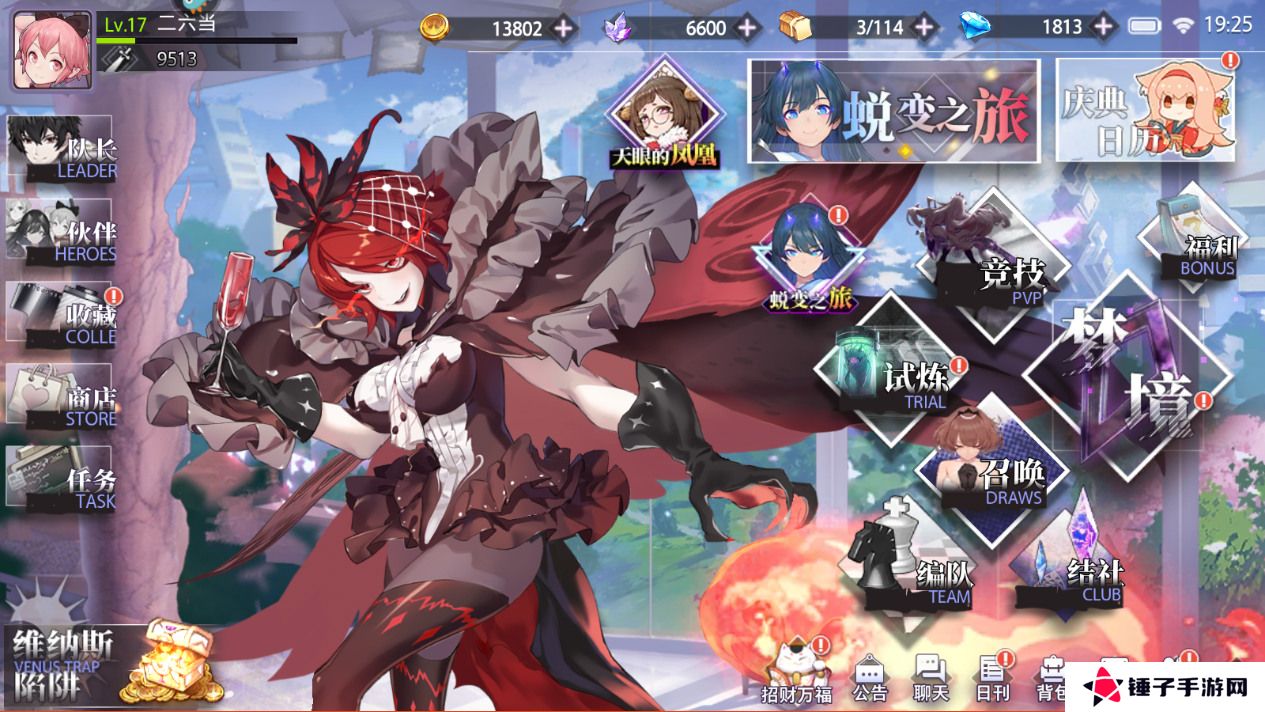Add more purple crystals
The image size is (1265, 712).
click(x=747, y=28)
